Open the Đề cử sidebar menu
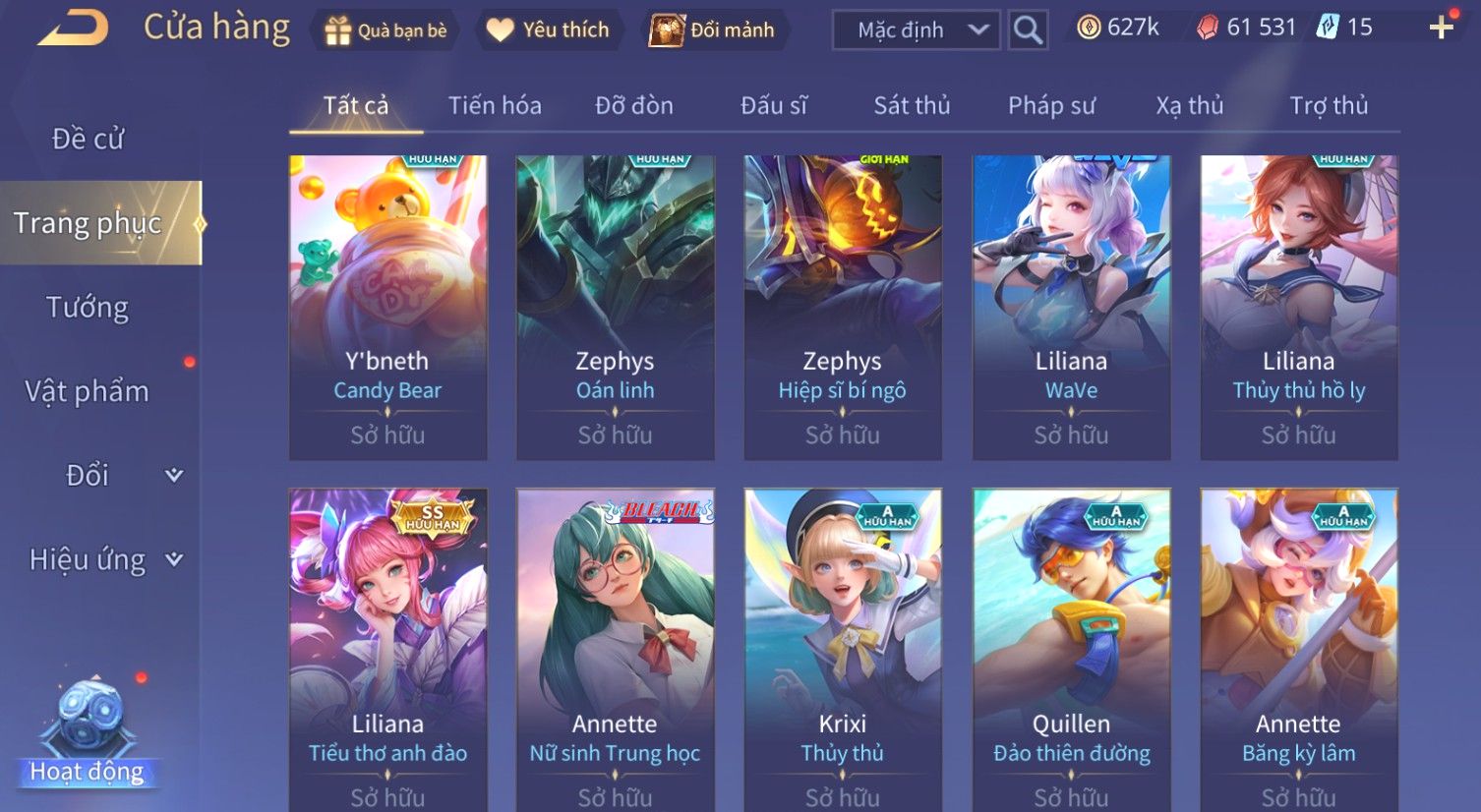Viewport: 1481px width, 812px height. (89, 140)
